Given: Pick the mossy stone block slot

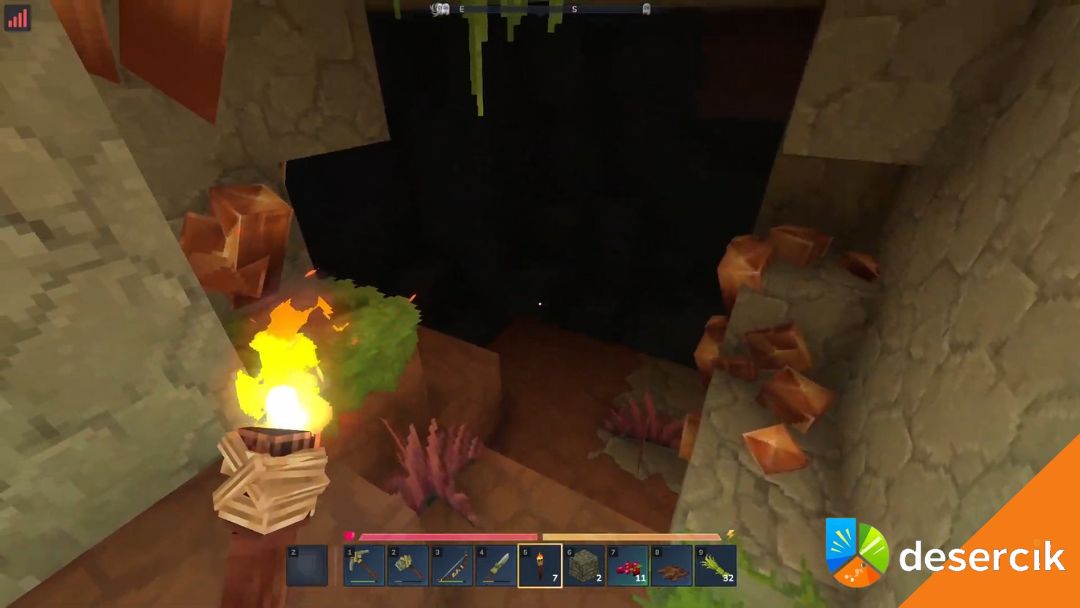Looking at the screenshot, I should pos(584,565).
